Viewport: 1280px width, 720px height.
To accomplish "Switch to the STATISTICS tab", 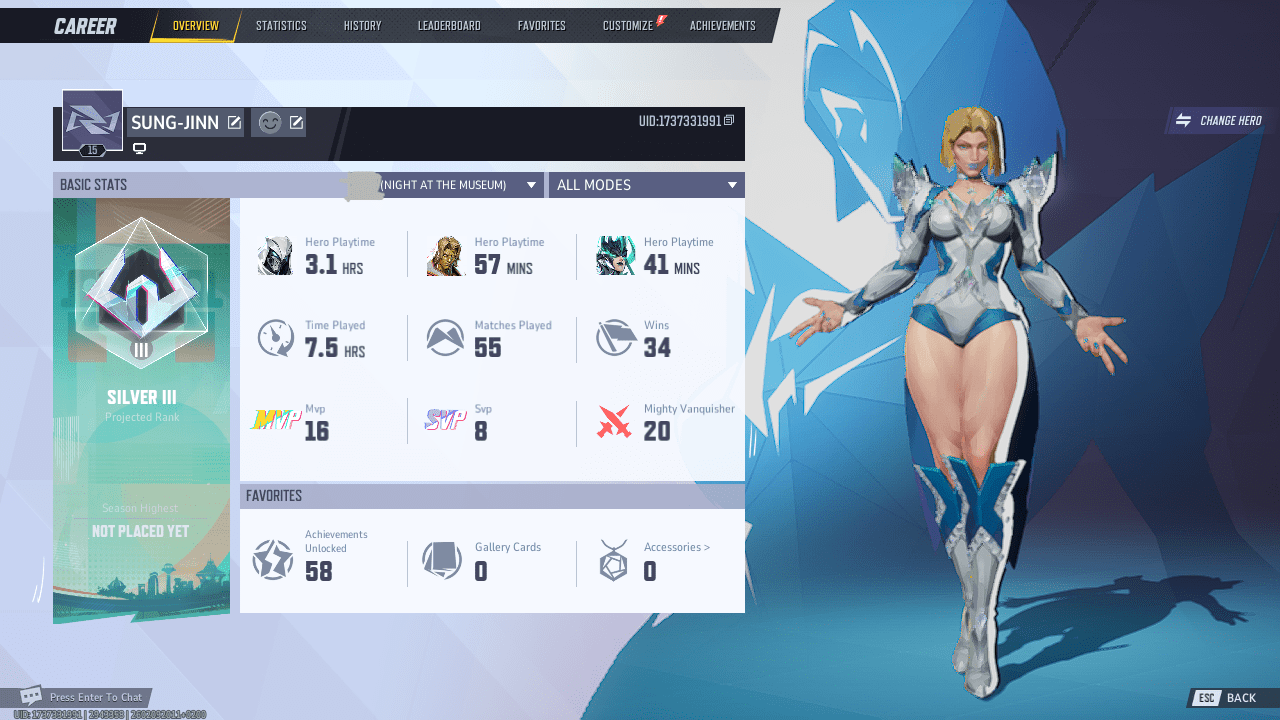I will tap(281, 25).
